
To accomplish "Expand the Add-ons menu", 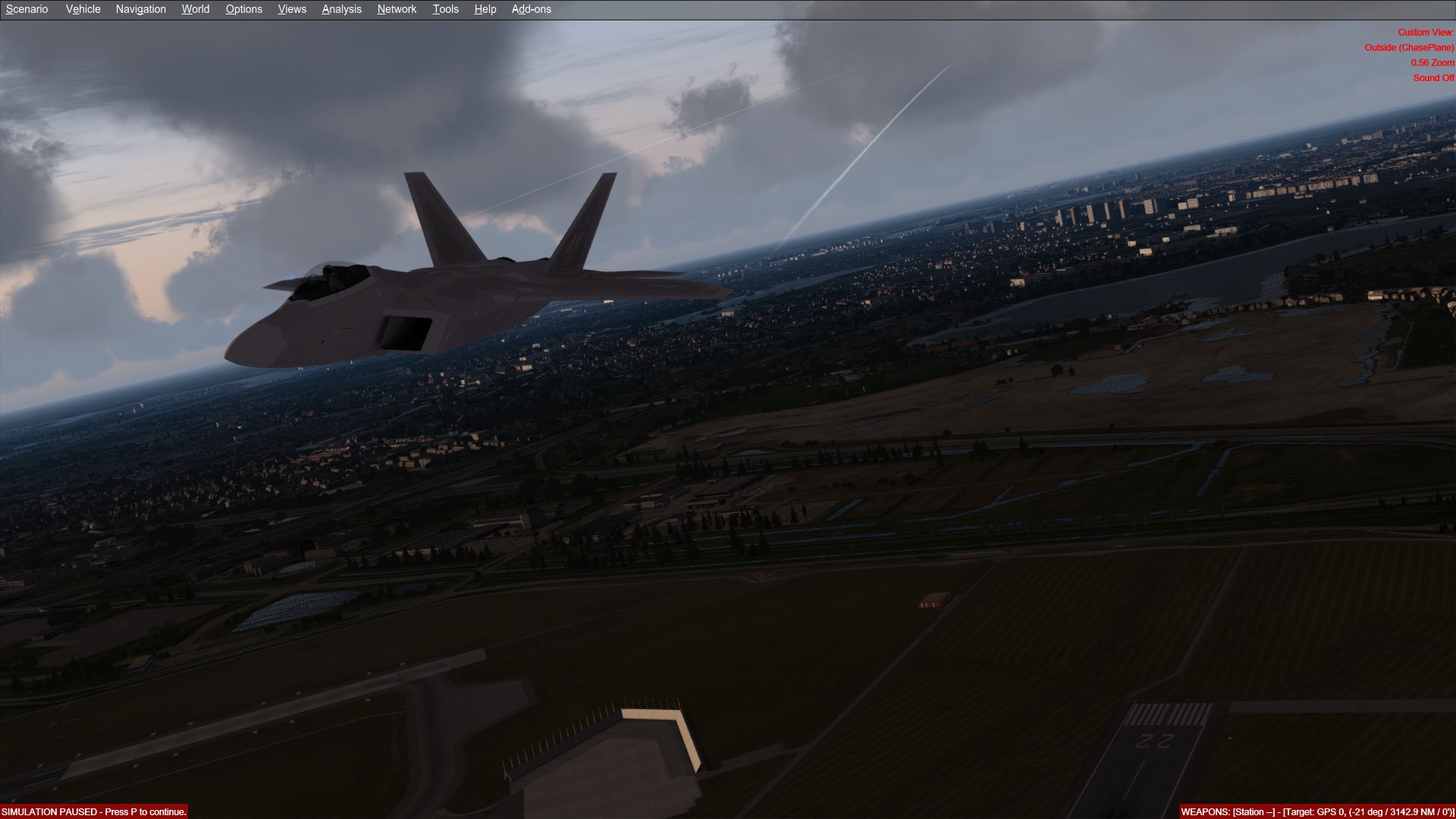I will (x=532, y=9).
